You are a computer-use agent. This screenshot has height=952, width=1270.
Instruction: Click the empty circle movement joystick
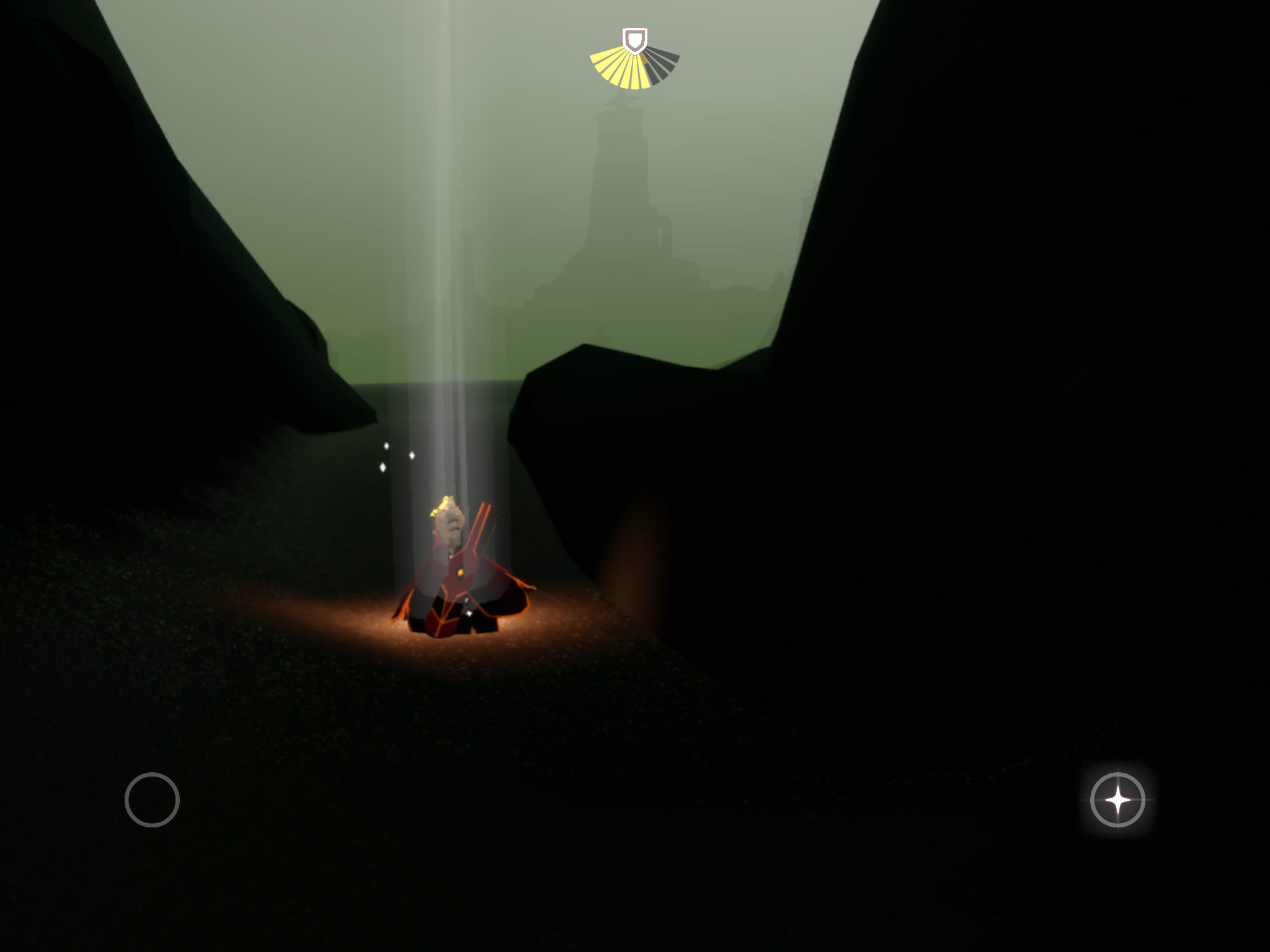(x=152, y=800)
